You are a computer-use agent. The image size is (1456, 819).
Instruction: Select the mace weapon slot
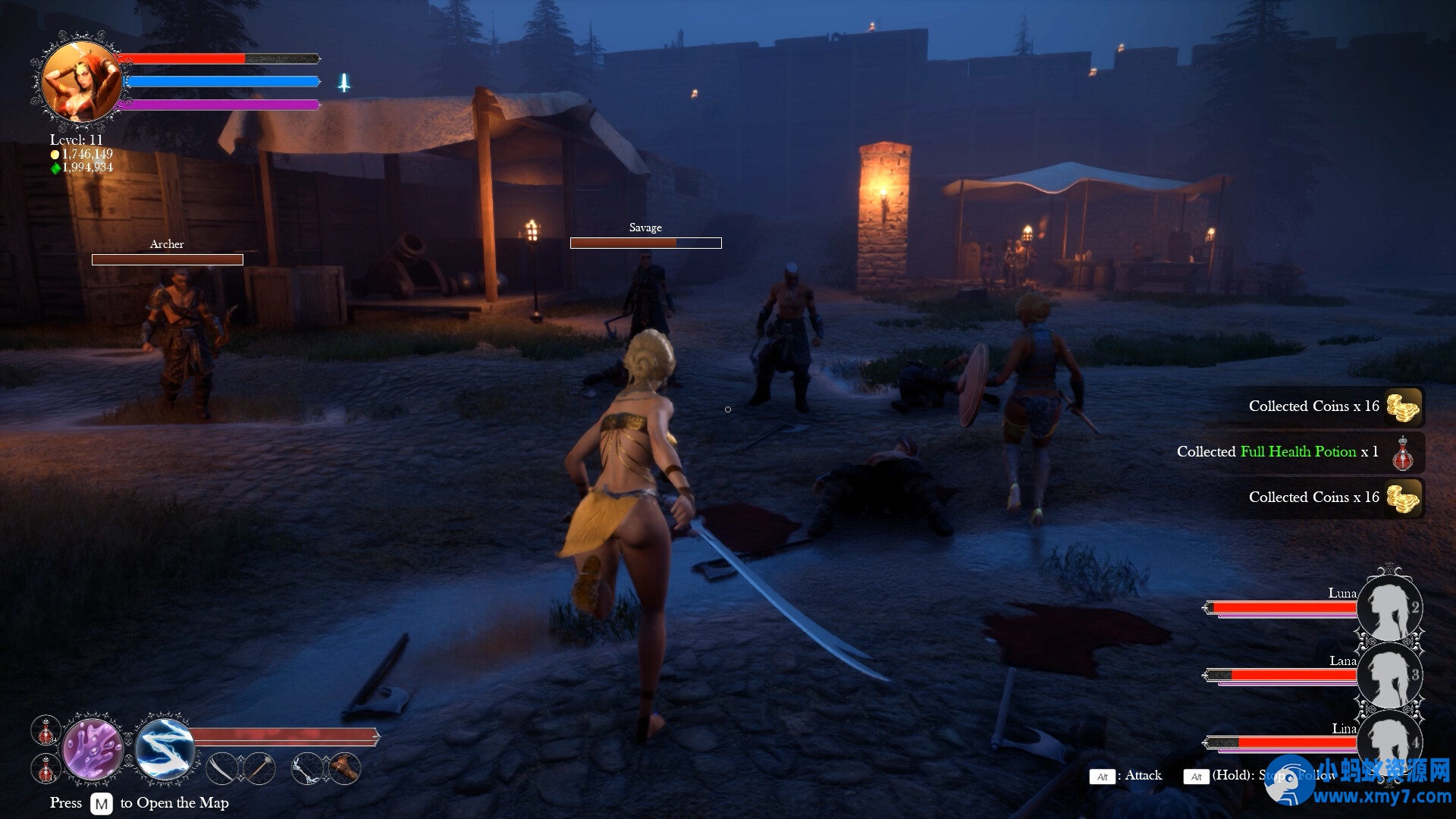259,769
